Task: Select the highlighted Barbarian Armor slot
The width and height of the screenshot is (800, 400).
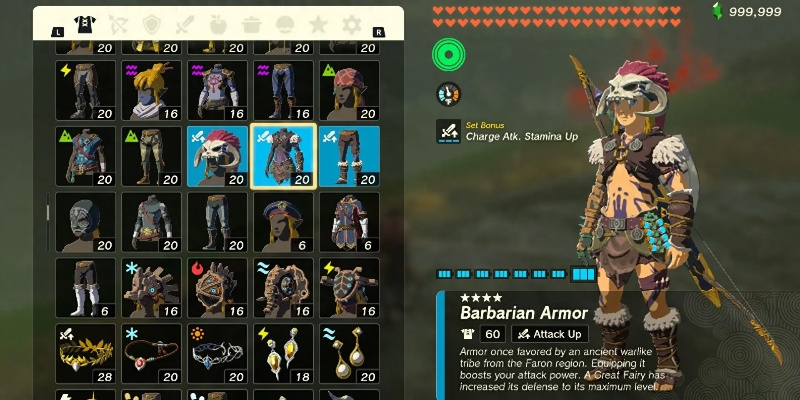Action: pyautogui.click(x=283, y=157)
